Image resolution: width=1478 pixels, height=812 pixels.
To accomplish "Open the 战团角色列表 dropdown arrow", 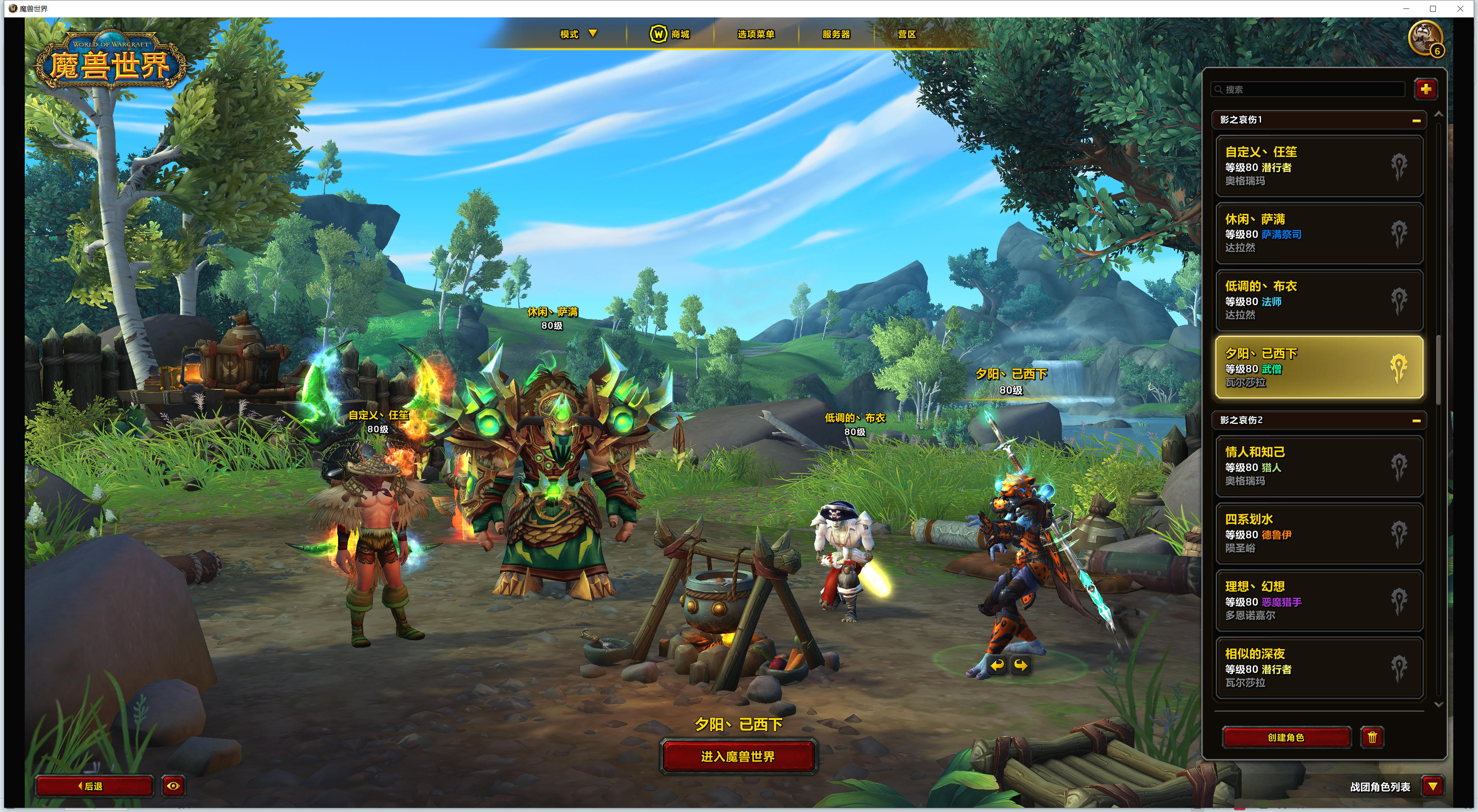I will [1433, 786].
